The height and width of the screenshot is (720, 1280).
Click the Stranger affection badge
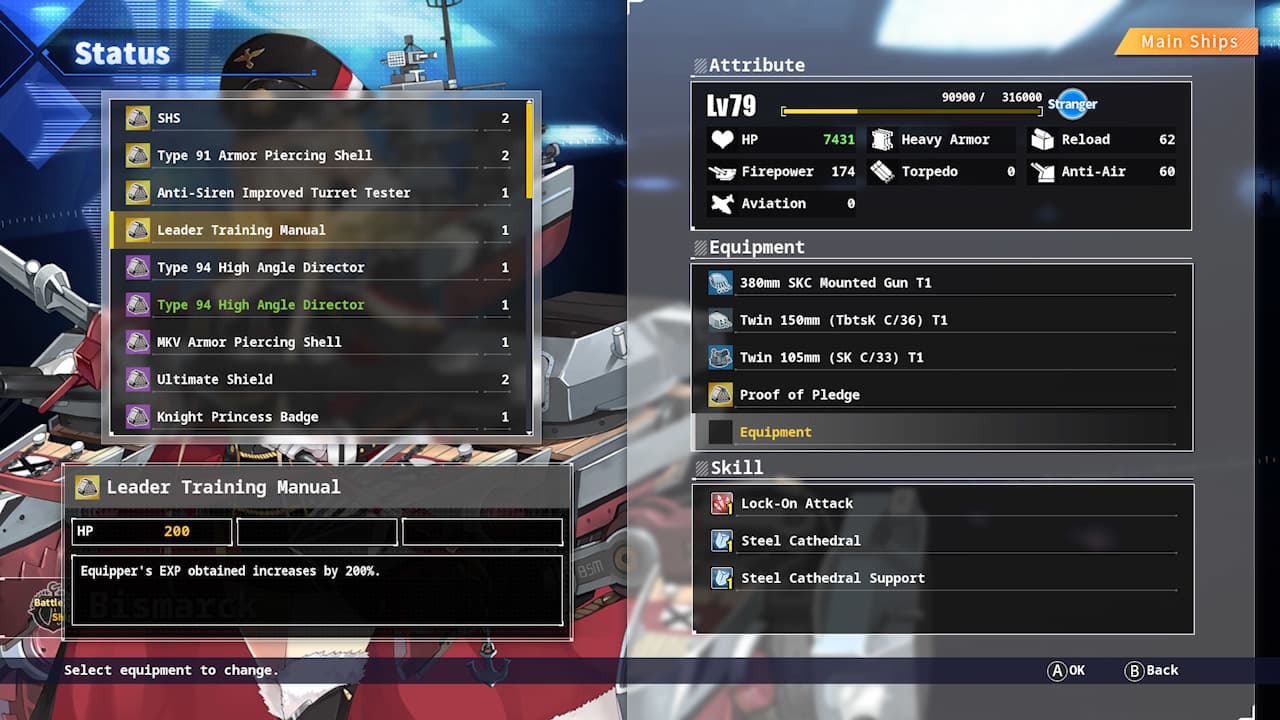1072,103
